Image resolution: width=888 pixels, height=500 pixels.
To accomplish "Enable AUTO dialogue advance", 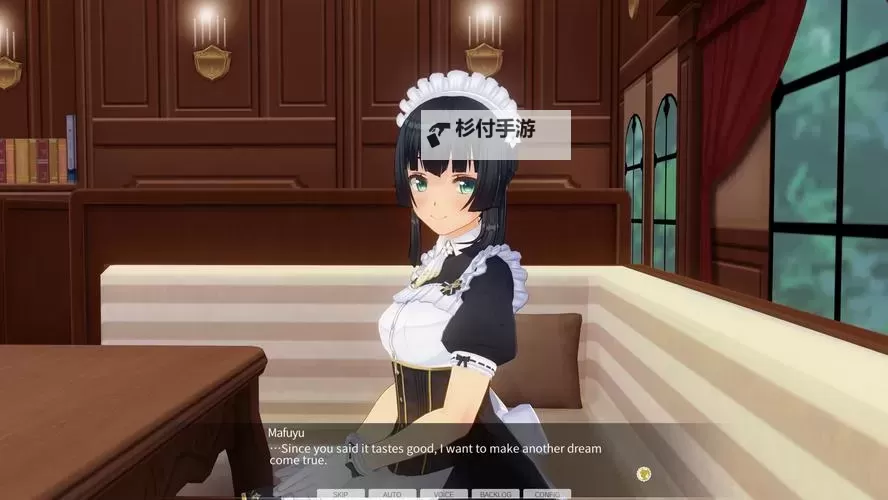I will point(392,494).
